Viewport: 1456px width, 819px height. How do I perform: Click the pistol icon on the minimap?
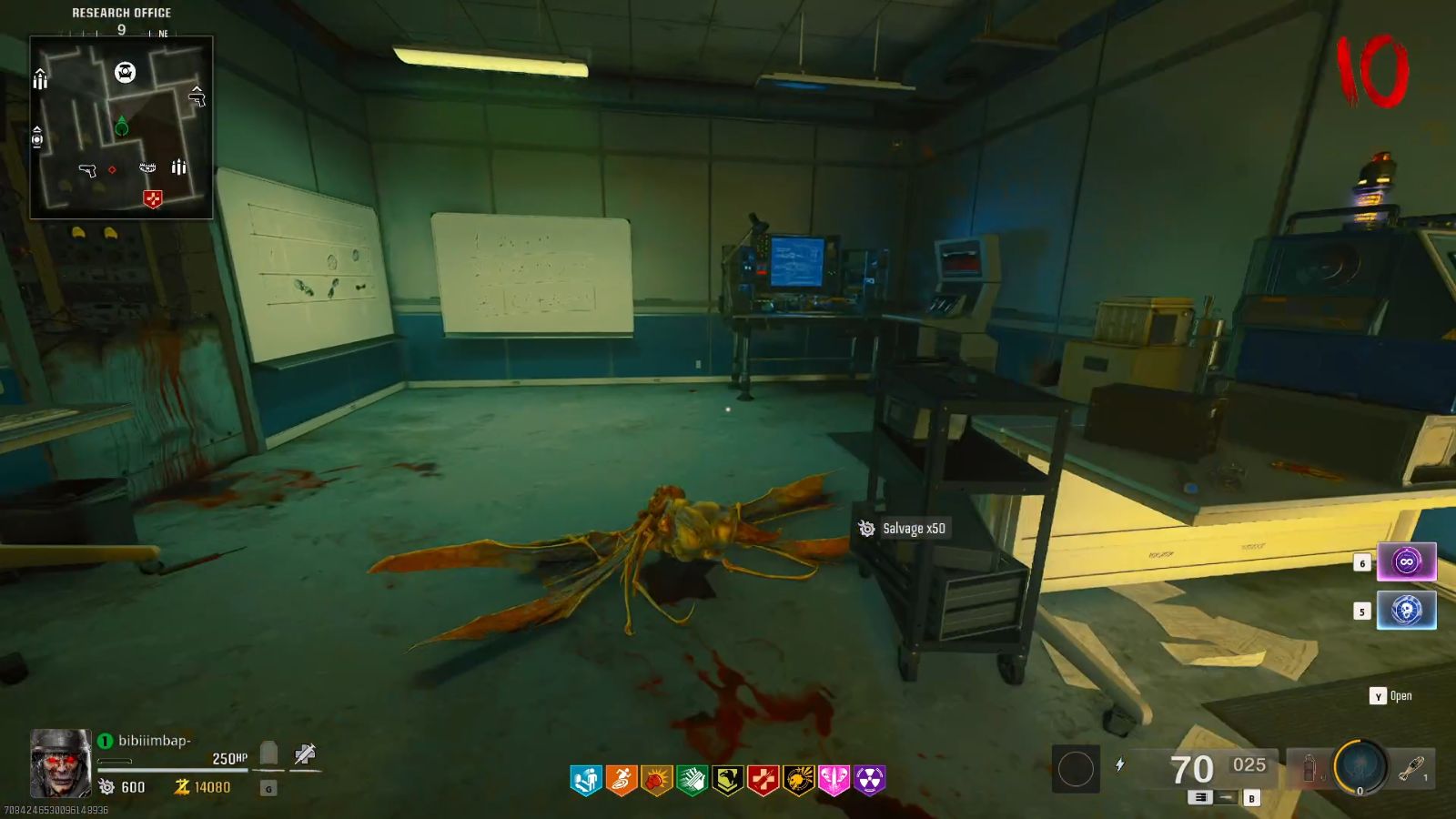[x=86, y=168]
